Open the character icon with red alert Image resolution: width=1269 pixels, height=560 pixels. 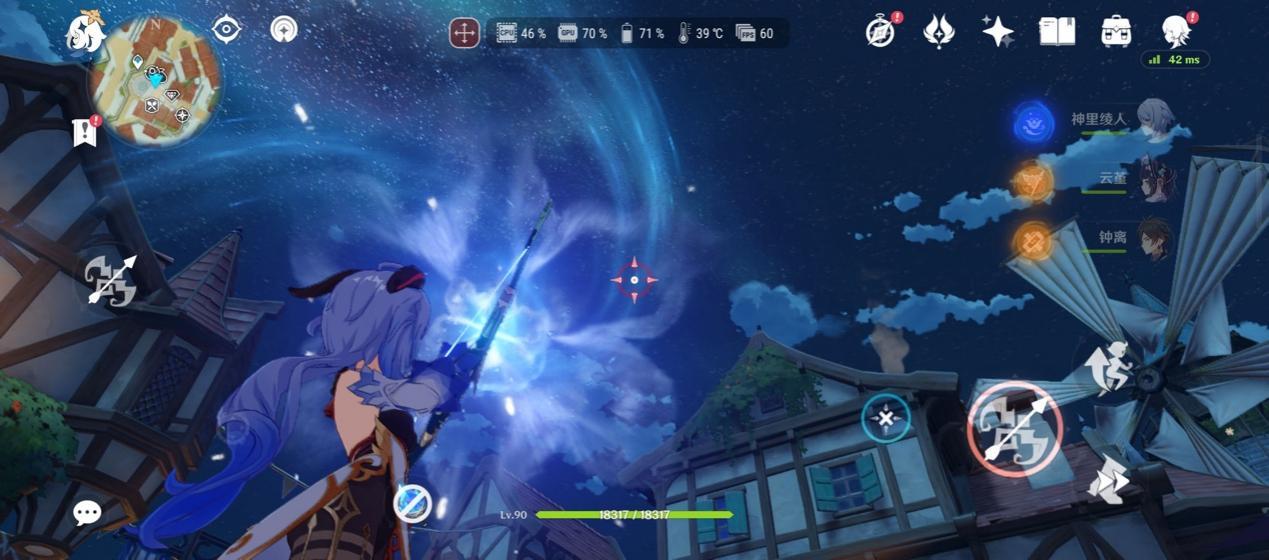pos(1176,31)
